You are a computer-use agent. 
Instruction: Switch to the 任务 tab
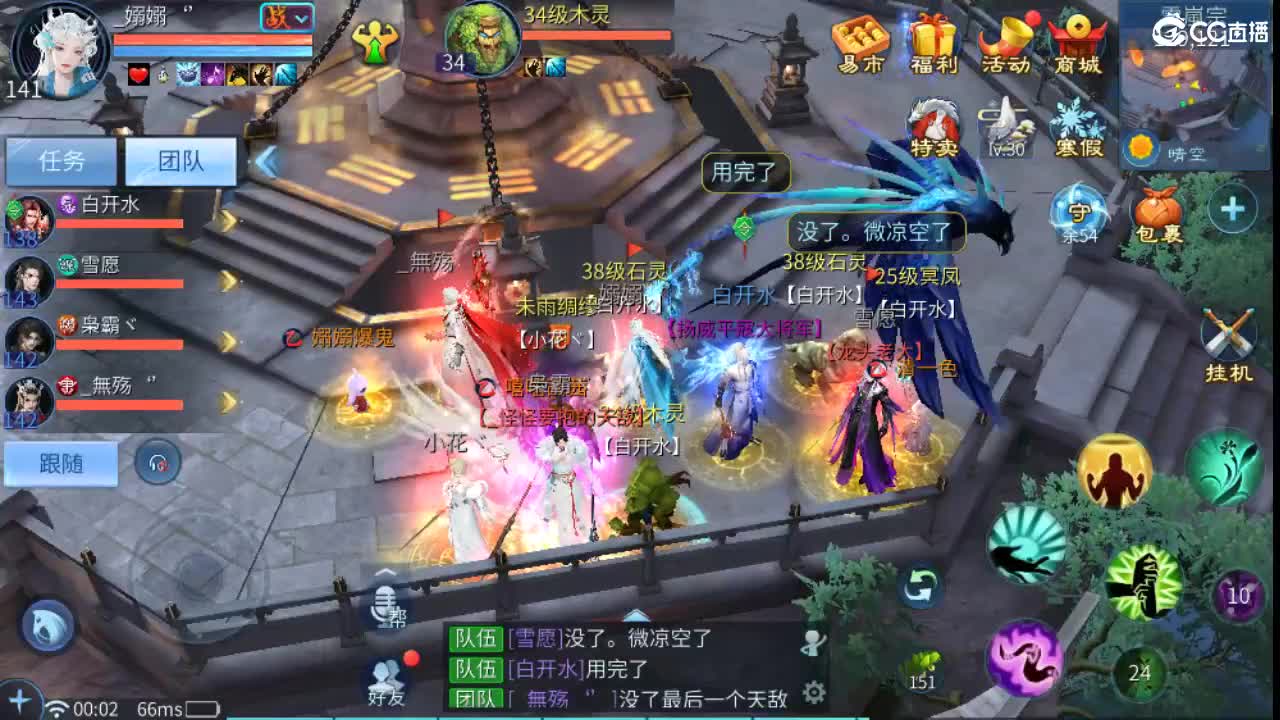click(60, 160)
